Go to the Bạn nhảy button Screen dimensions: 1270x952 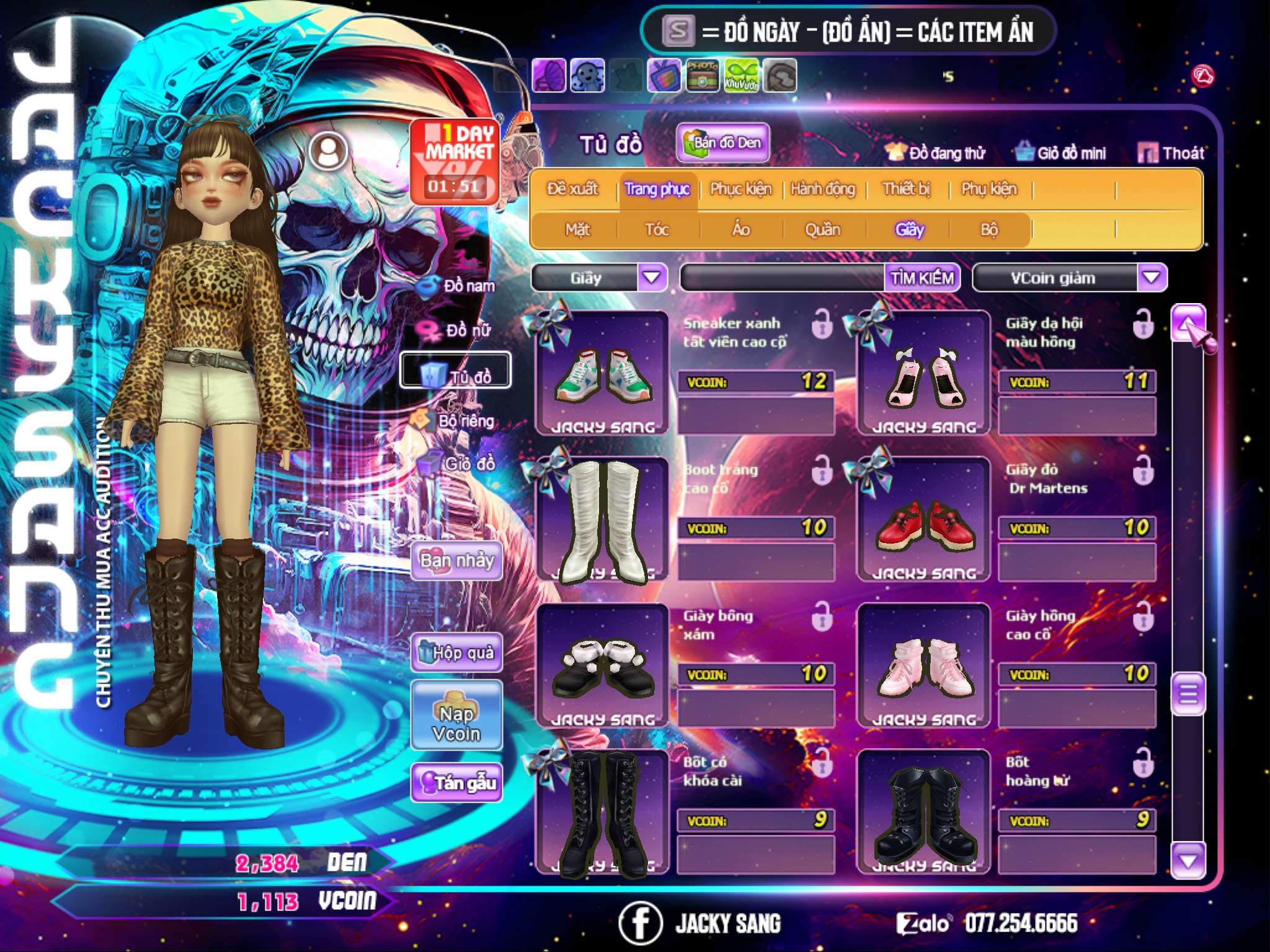457,561
